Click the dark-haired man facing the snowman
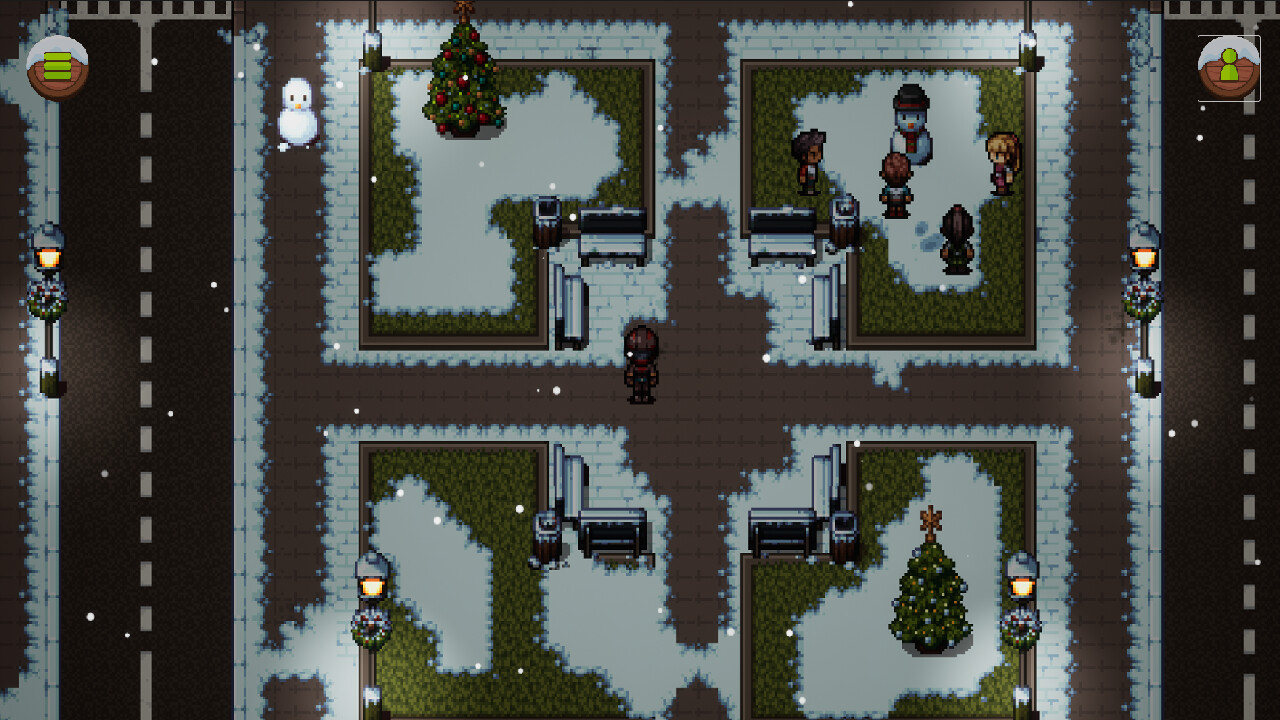Screen dimensions: 1280x720 [x=810, y=162]
